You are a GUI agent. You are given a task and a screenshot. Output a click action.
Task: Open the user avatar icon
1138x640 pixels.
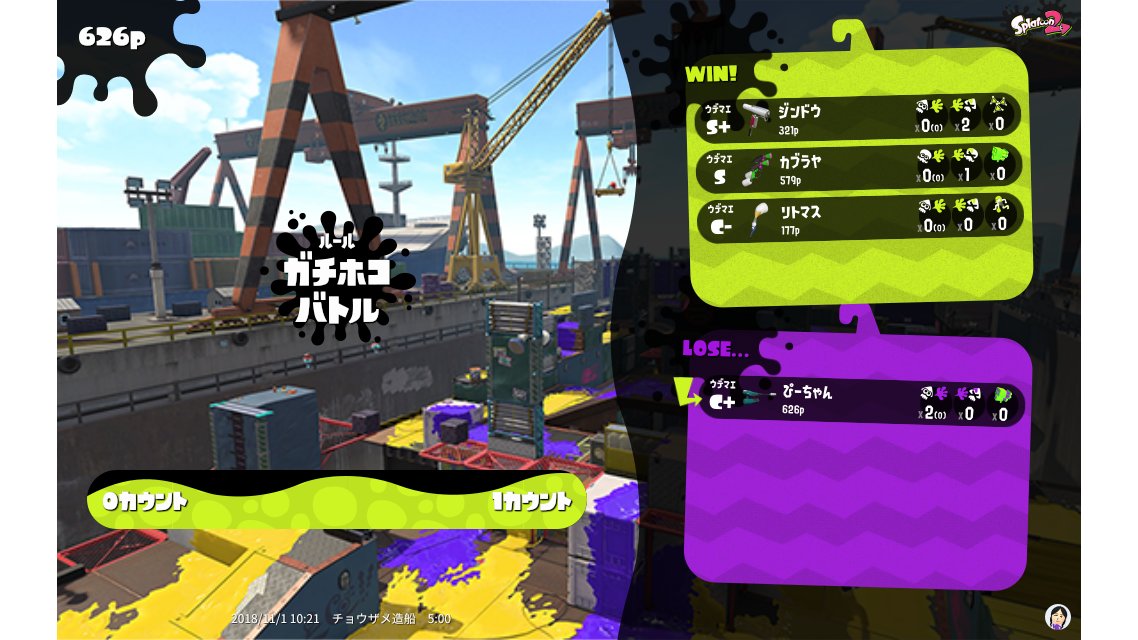1057,616
